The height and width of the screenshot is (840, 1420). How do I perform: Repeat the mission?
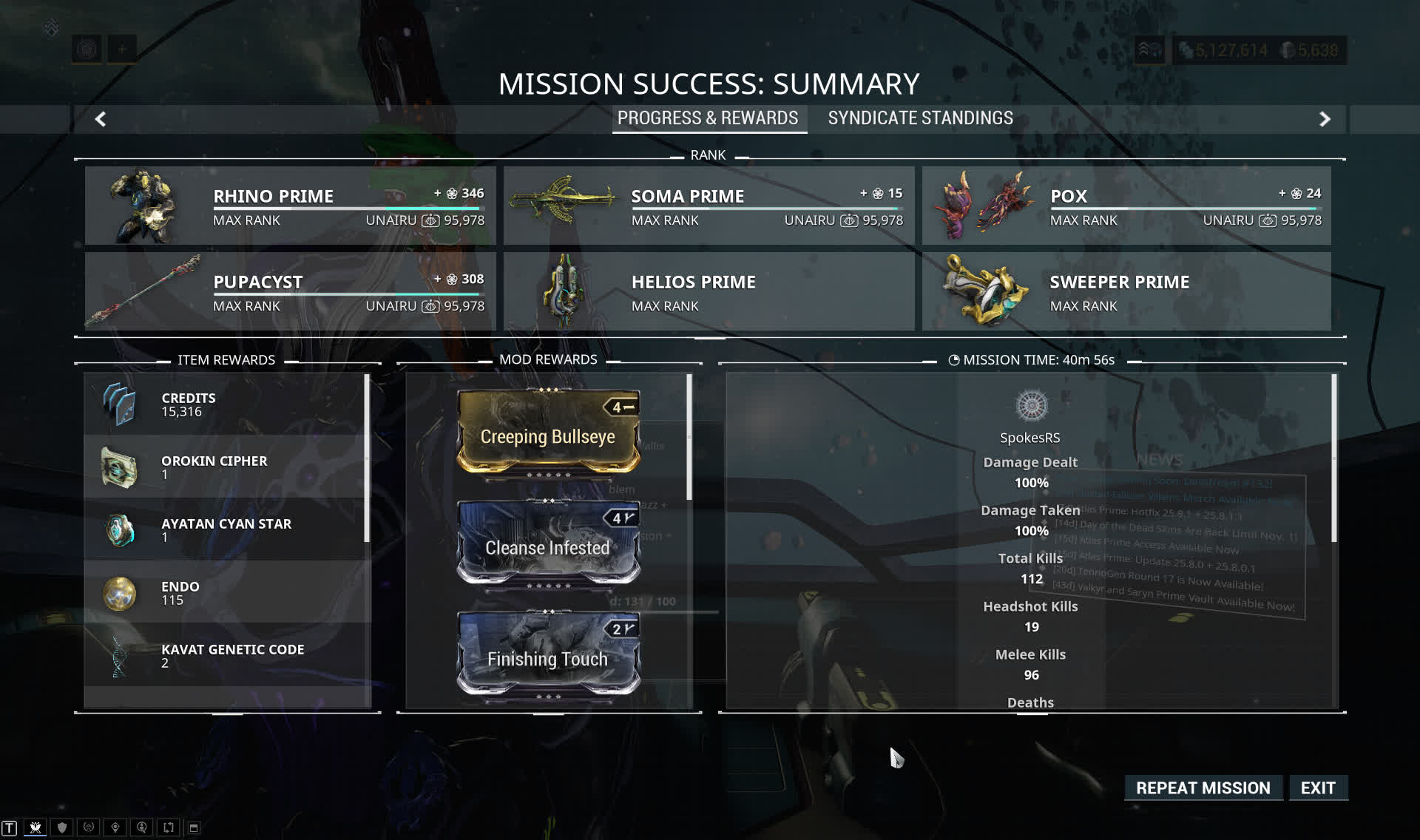coord(1203,788)
